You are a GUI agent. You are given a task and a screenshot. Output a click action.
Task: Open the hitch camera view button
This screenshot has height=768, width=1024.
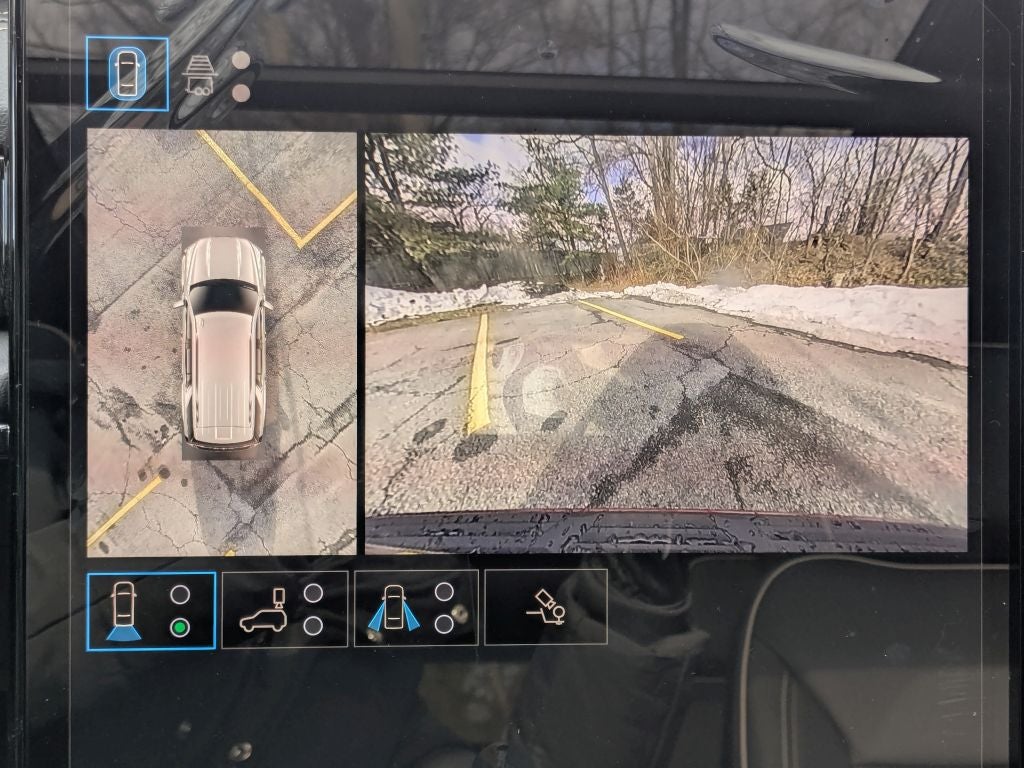point(546,607)
